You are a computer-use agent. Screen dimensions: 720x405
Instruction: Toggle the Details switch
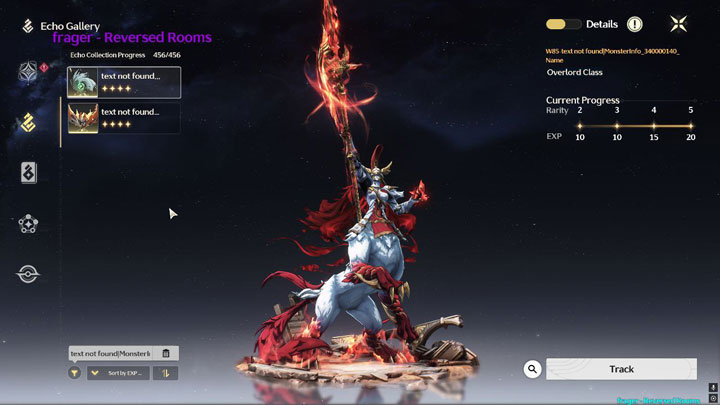pos(564,24)
